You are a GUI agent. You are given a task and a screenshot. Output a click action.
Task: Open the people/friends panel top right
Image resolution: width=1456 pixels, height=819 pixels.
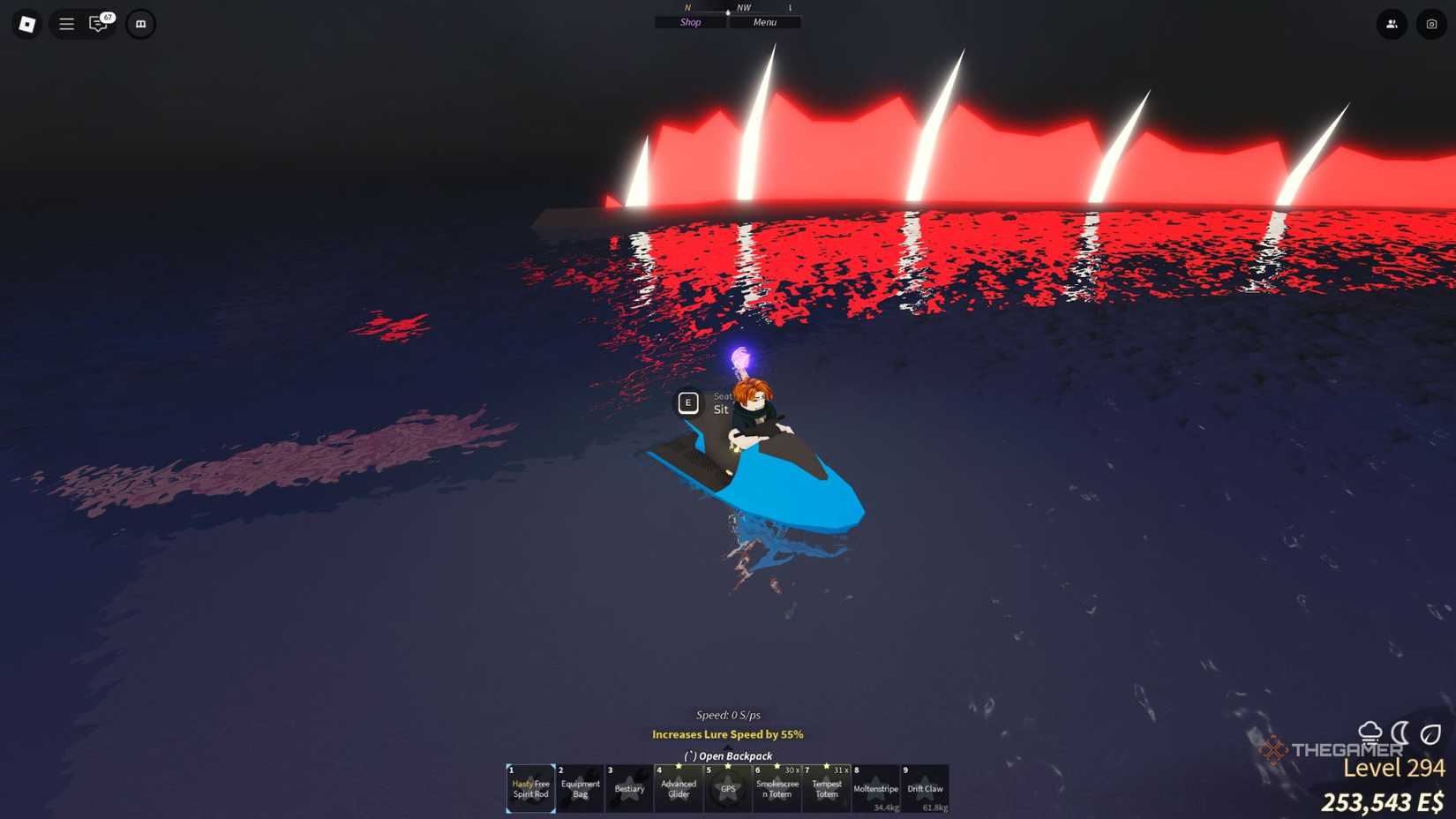(x=1392, y=24)
